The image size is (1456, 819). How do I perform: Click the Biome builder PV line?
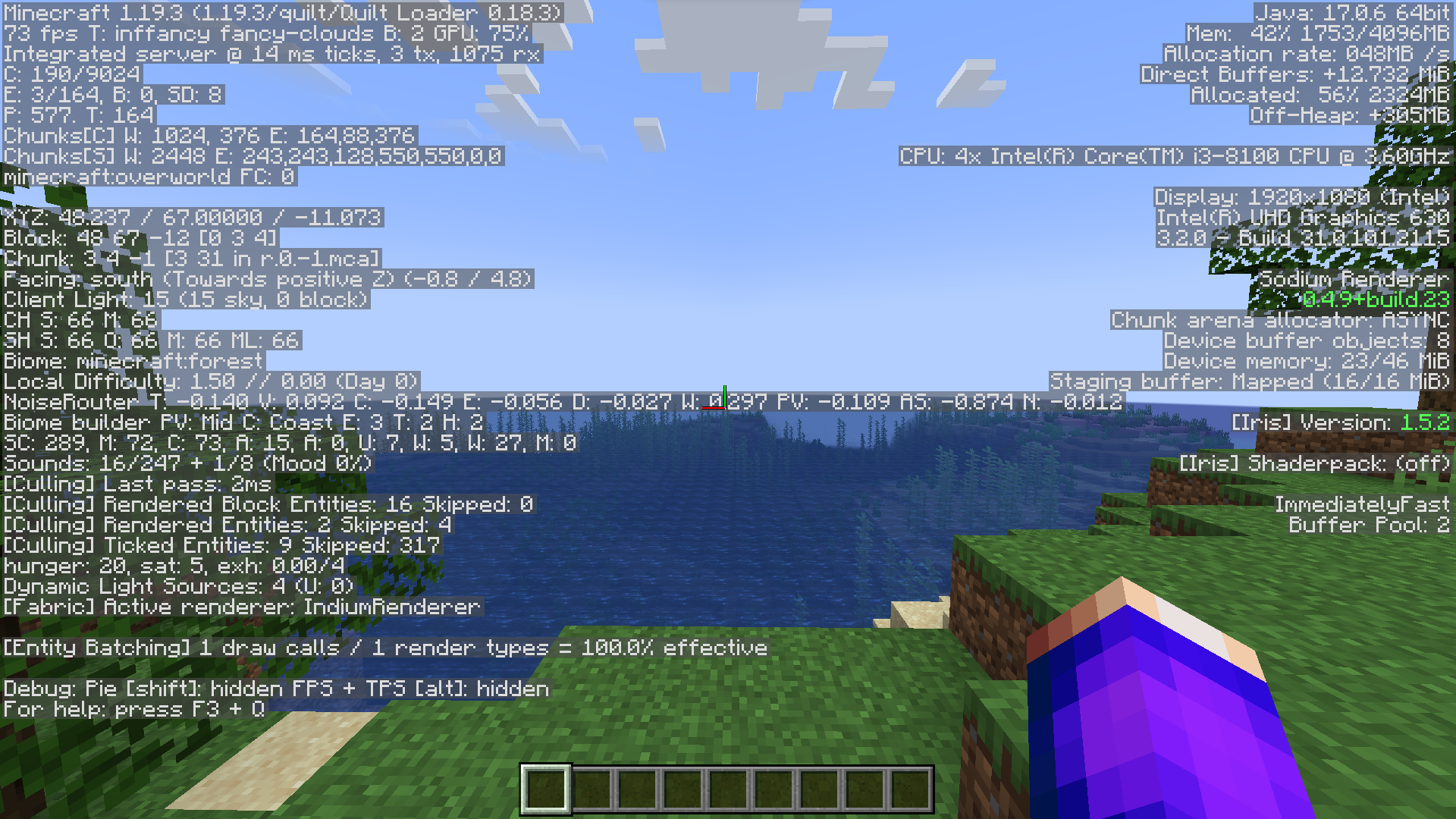click(x=243, y=422)
